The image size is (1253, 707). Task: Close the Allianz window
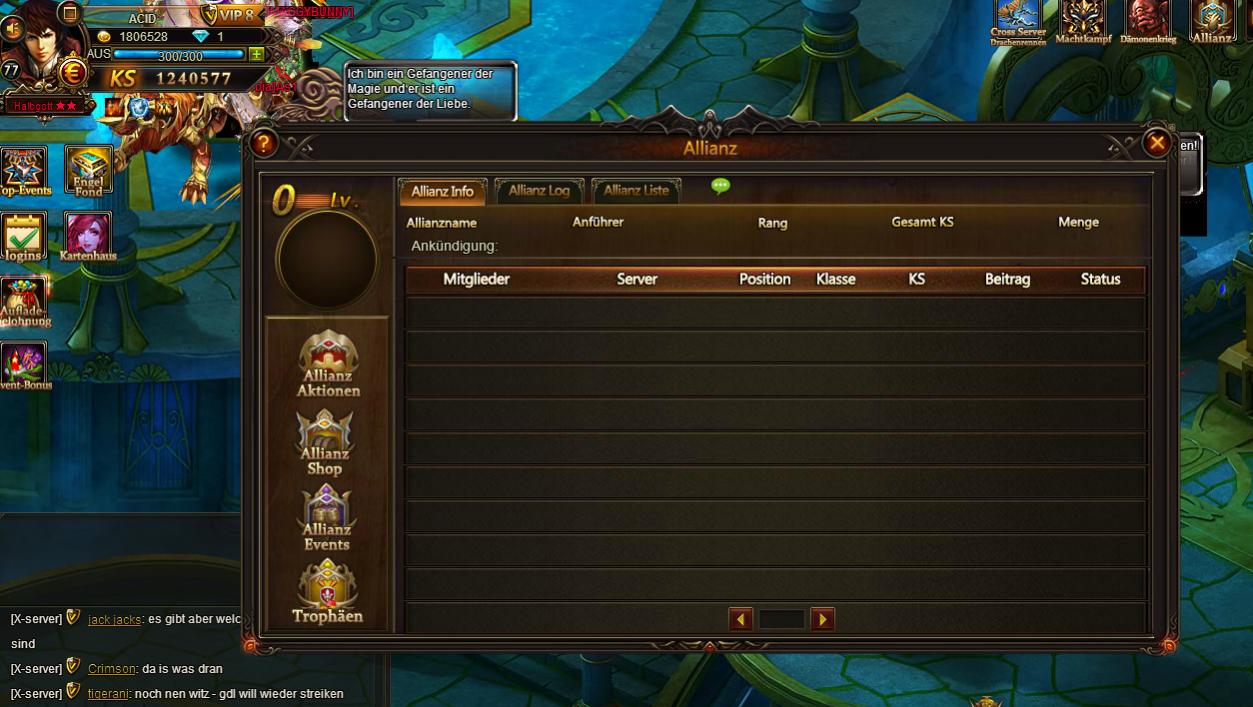(x=1157, y=143)
